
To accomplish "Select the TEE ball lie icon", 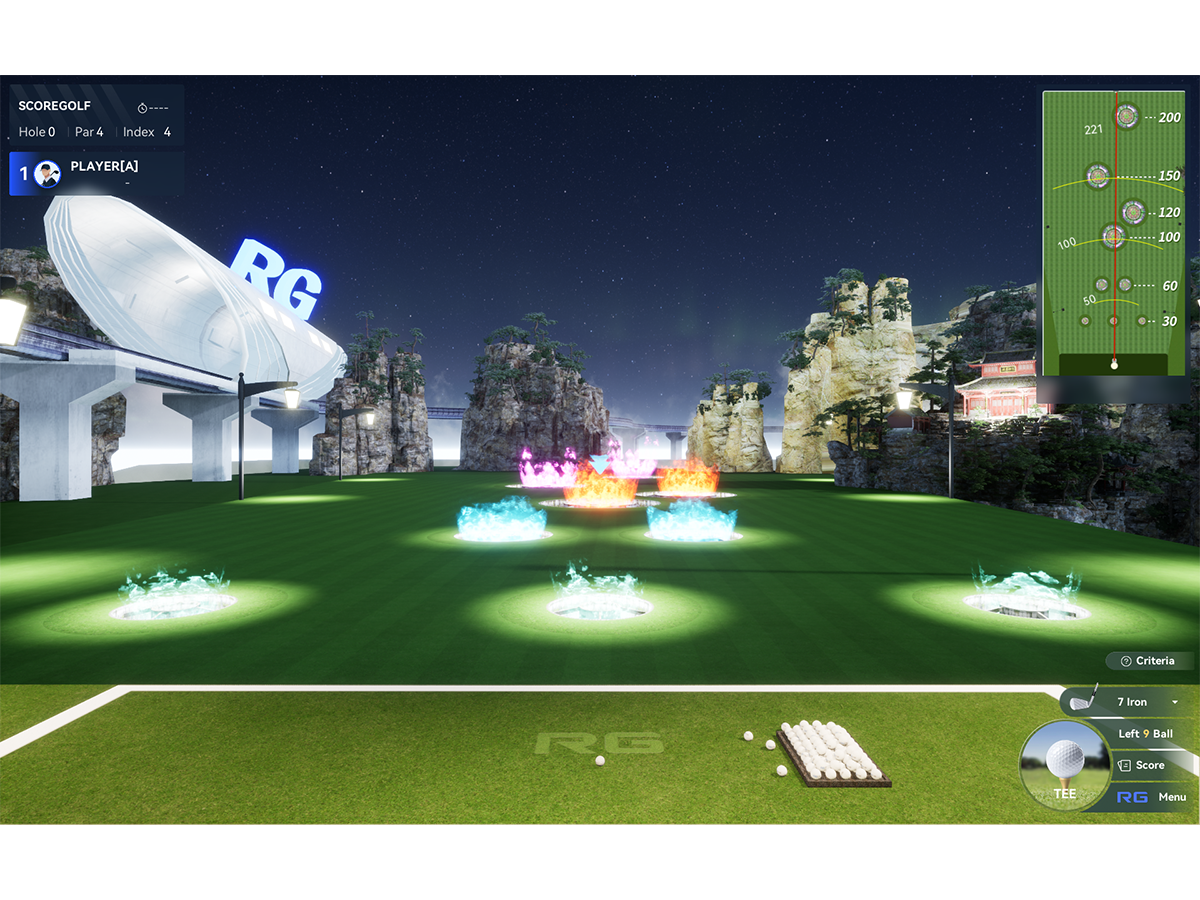I will [x=1064, y=766].
